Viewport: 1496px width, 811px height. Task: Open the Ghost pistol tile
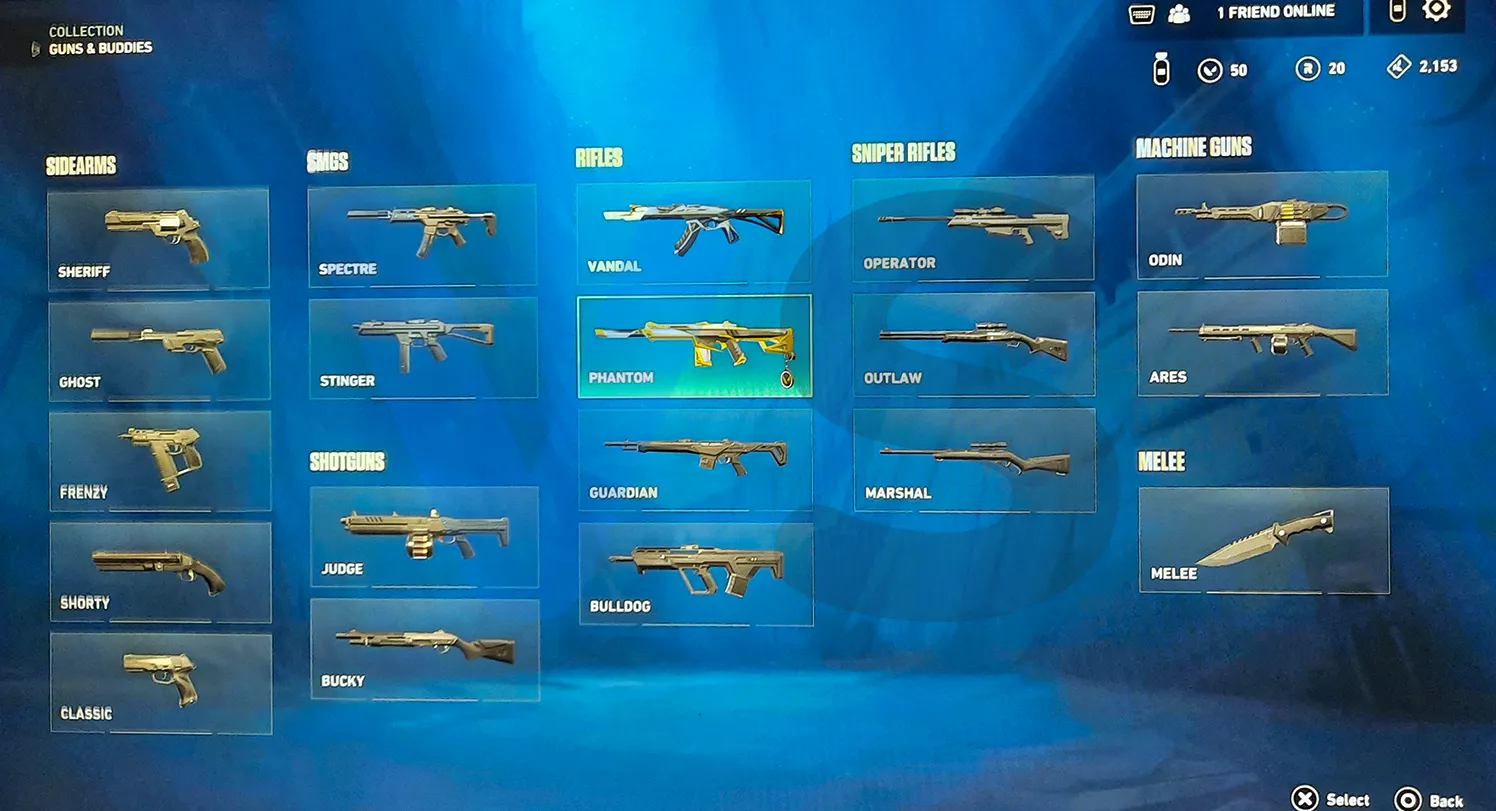tap(159, 350)
